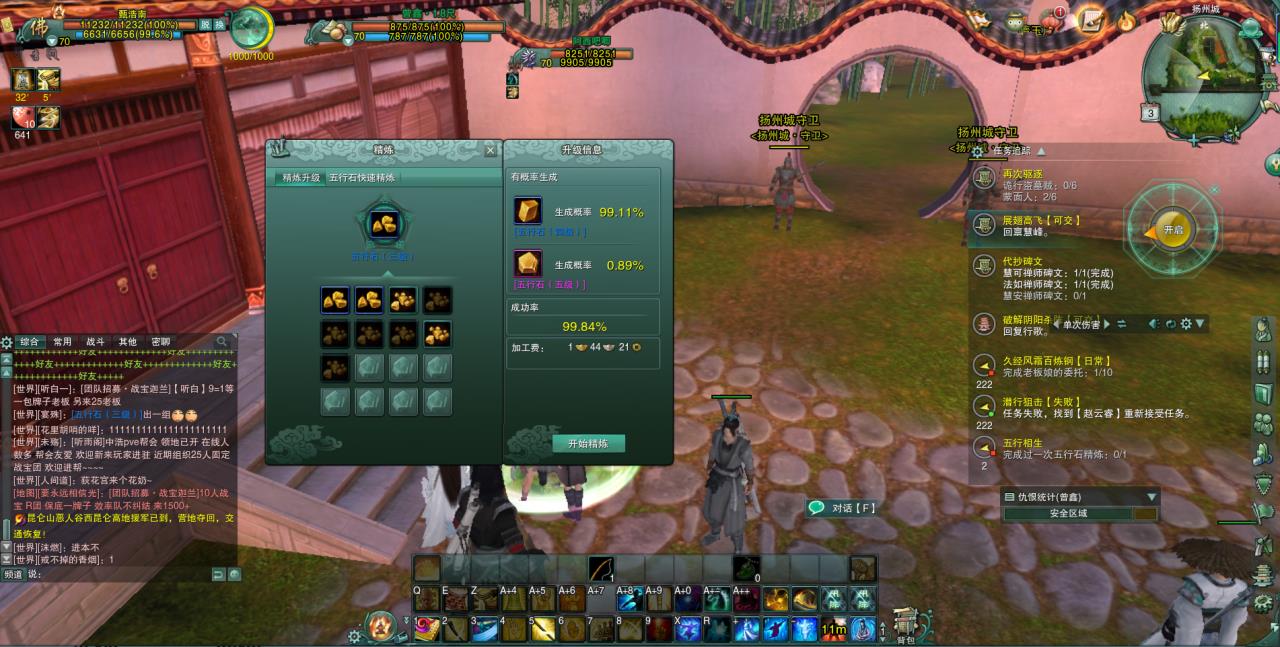Open the 背包 bag button
Viewport: 1280px width, 647px height.
905,624
